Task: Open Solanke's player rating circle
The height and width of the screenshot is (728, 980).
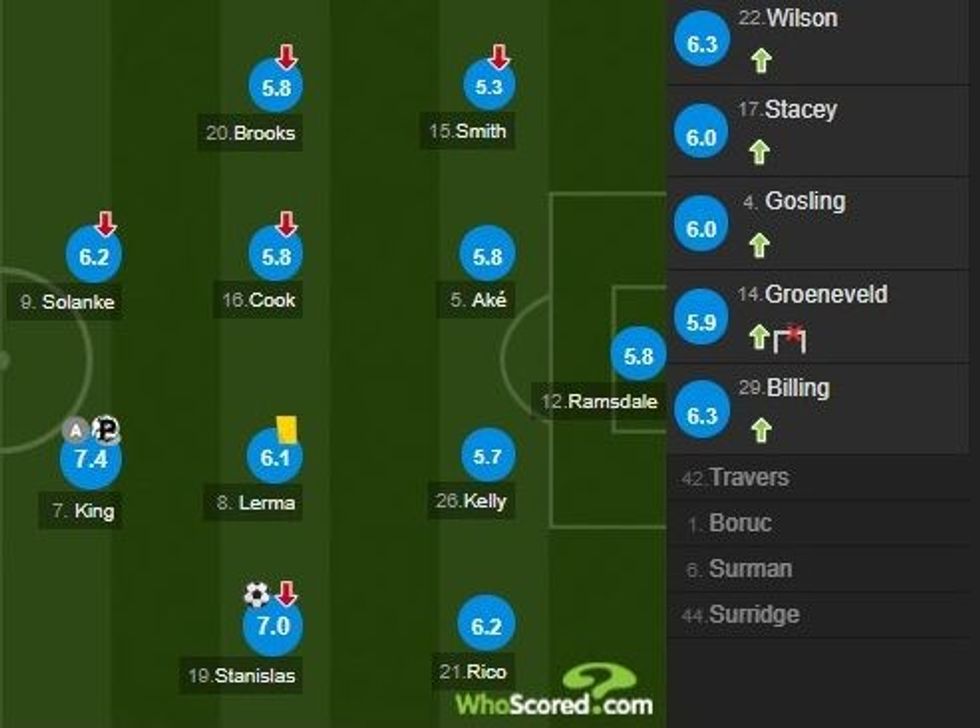Action: click(x=93, y=257)
